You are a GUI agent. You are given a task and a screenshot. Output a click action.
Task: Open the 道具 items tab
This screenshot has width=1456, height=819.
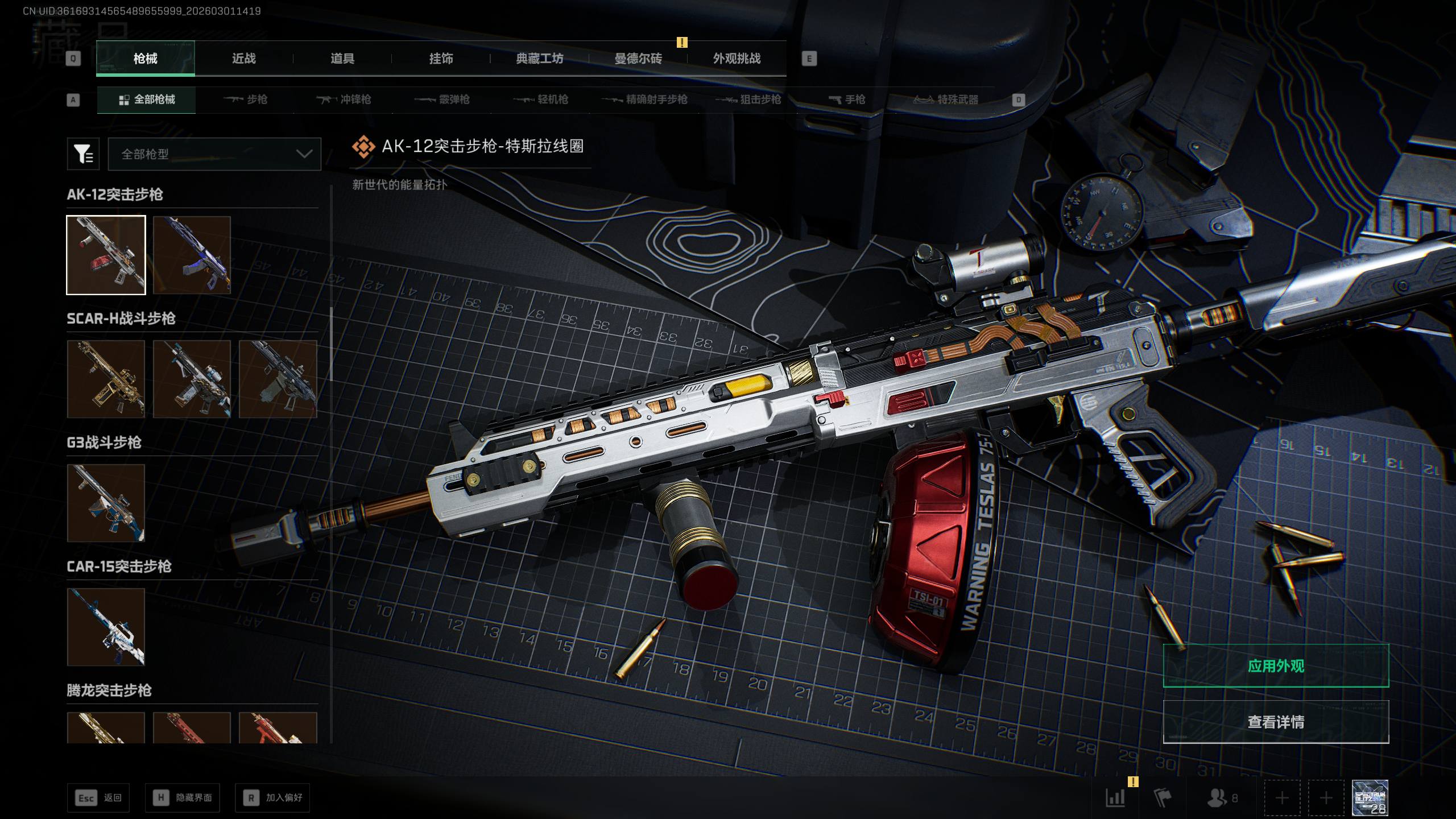pos(342,59)
